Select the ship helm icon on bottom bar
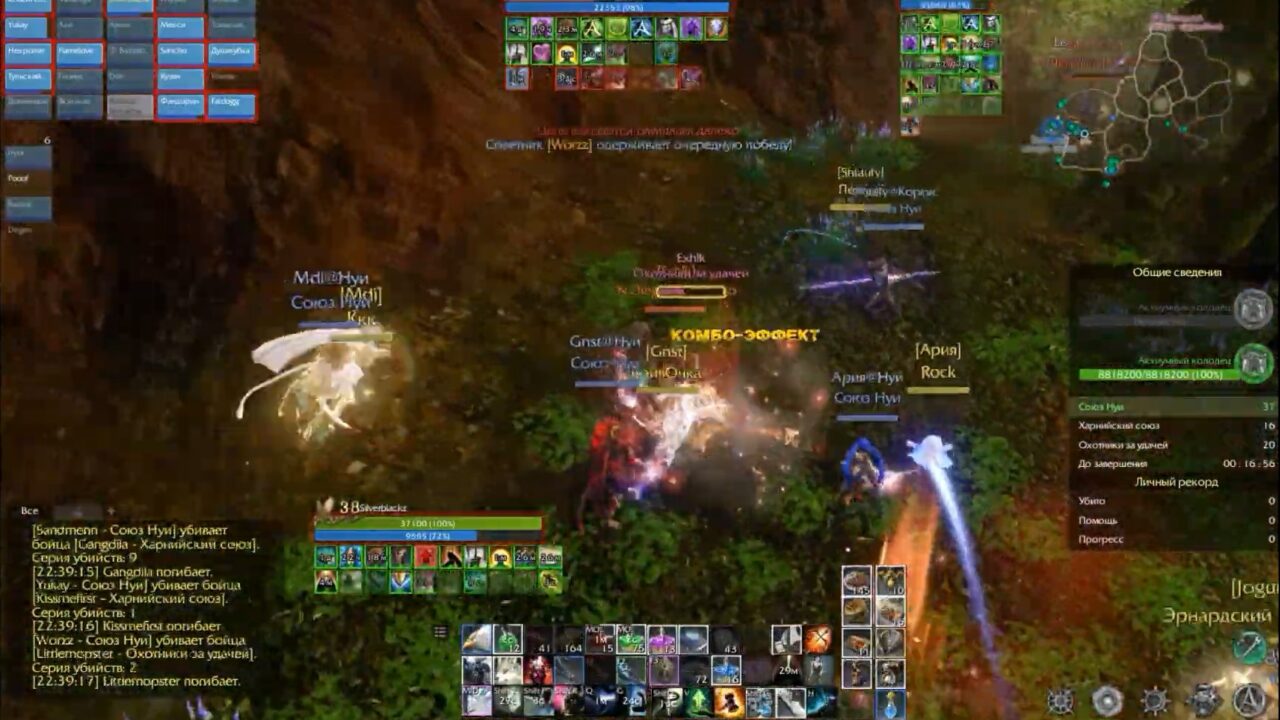Screen dimensions: 1280x720 (1155, 700)
